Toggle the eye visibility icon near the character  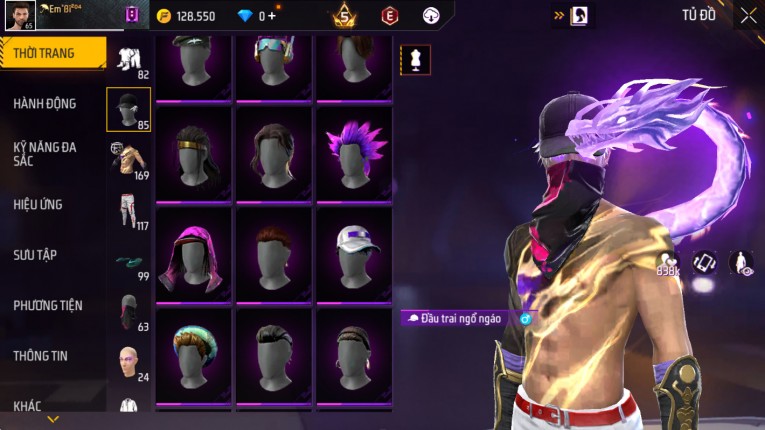[741, 263]
